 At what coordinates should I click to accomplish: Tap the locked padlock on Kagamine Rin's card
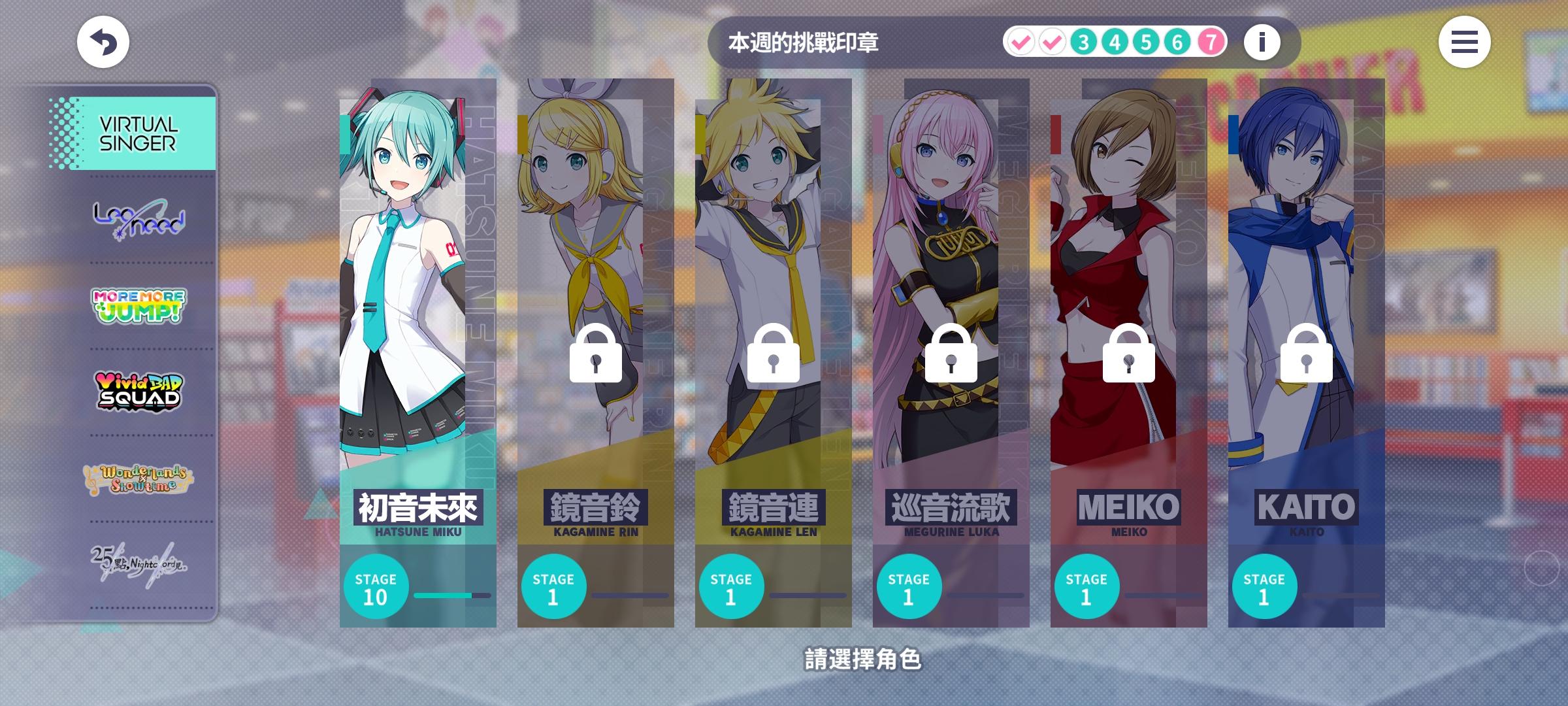[x=596, y=354]
